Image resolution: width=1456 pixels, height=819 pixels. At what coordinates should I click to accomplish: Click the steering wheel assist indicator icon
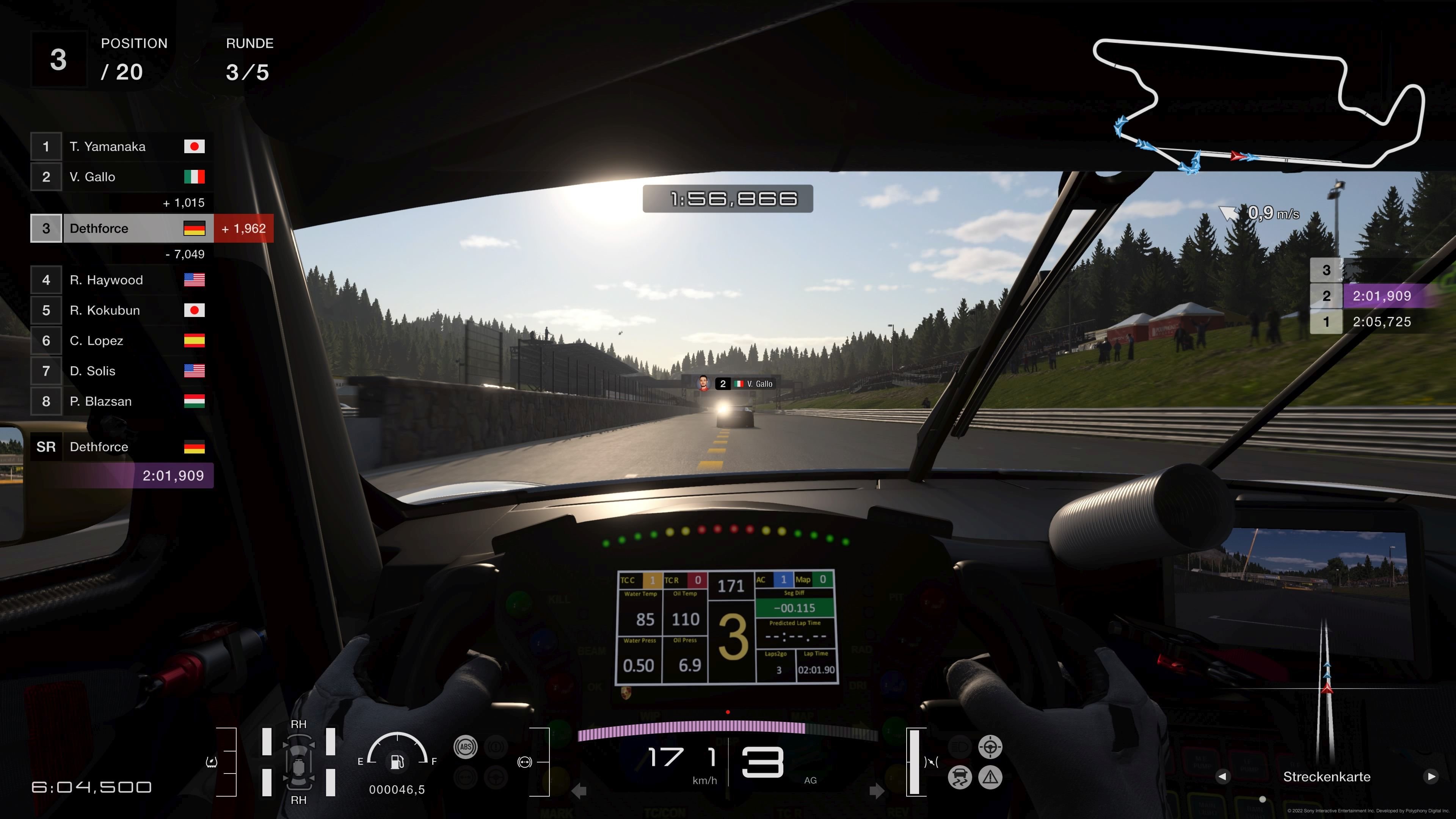(991, 747)
